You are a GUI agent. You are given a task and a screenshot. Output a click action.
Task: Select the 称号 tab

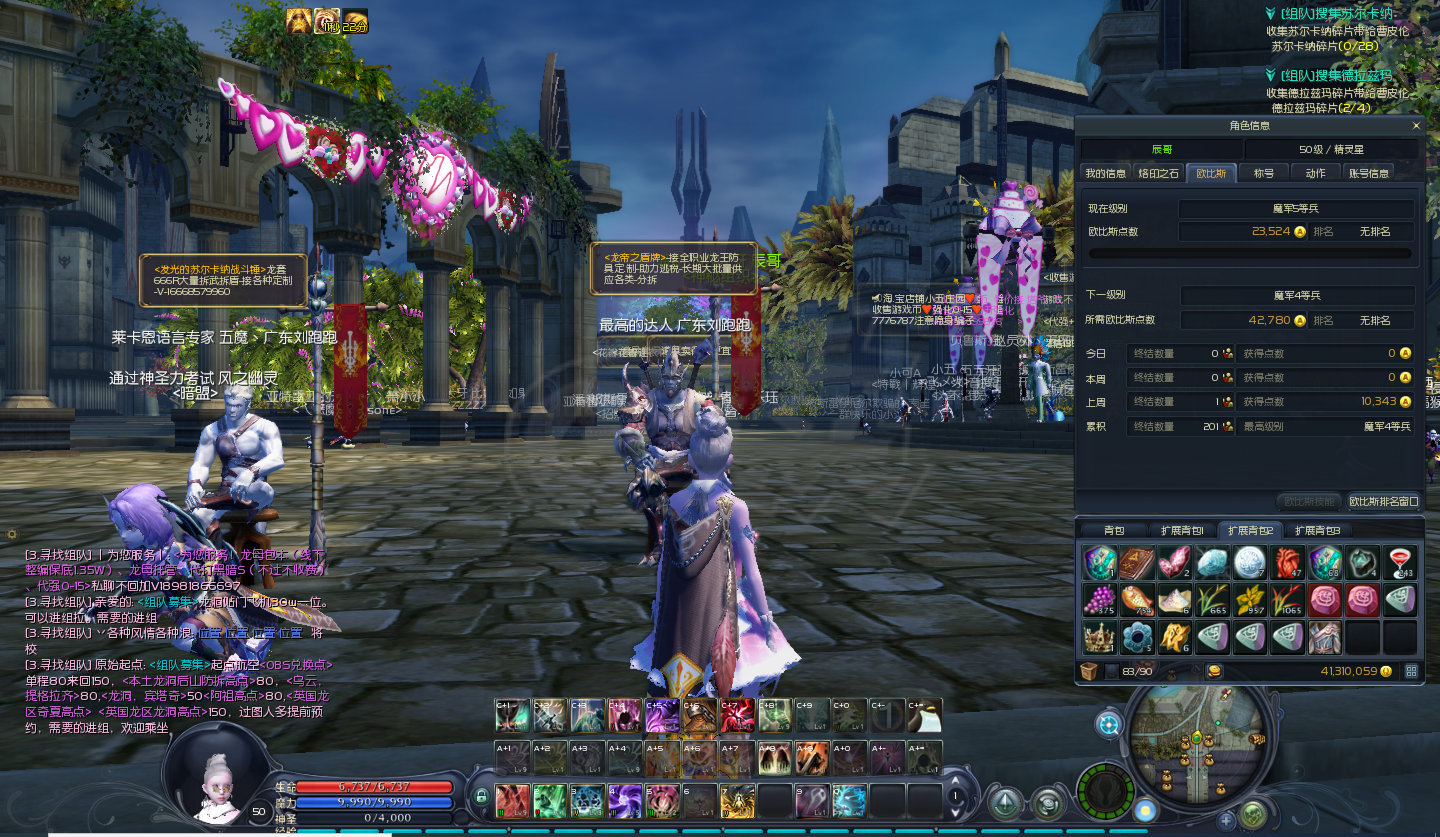[x=1264, y=173]
